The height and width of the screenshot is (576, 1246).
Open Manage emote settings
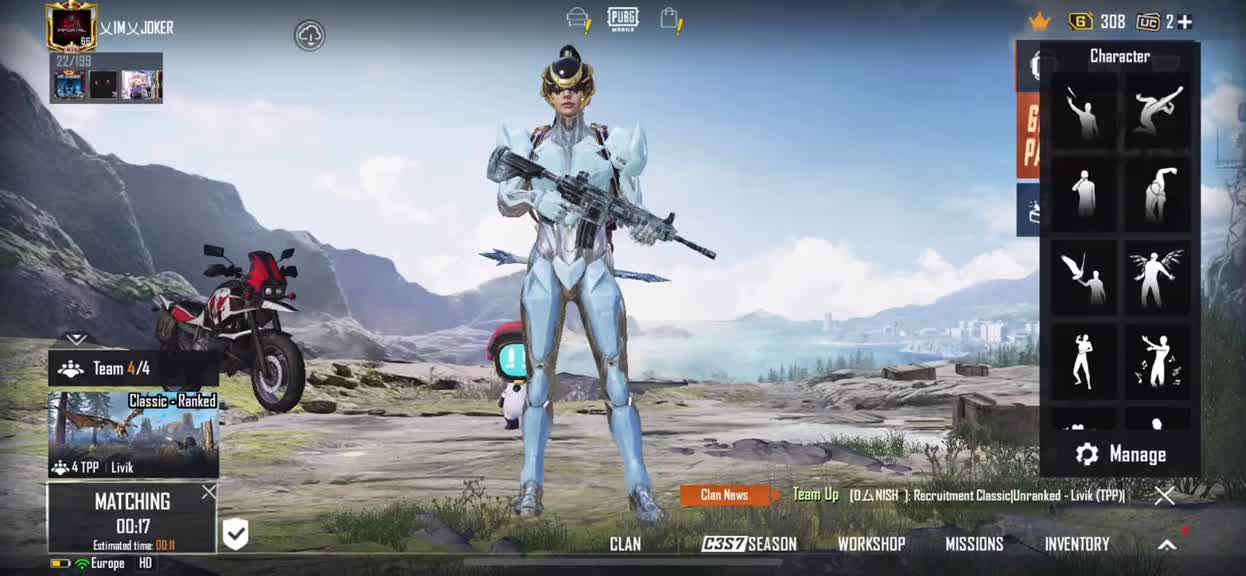point(1121,455)
